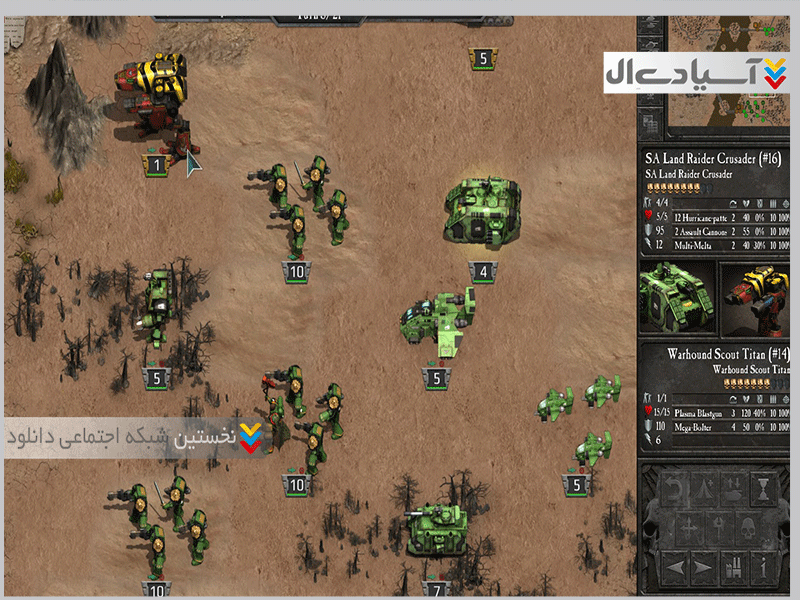Select the Land Raider Crusader portrait
The image size is (800, 600).
pyautogui.click(x=676, y=298)
